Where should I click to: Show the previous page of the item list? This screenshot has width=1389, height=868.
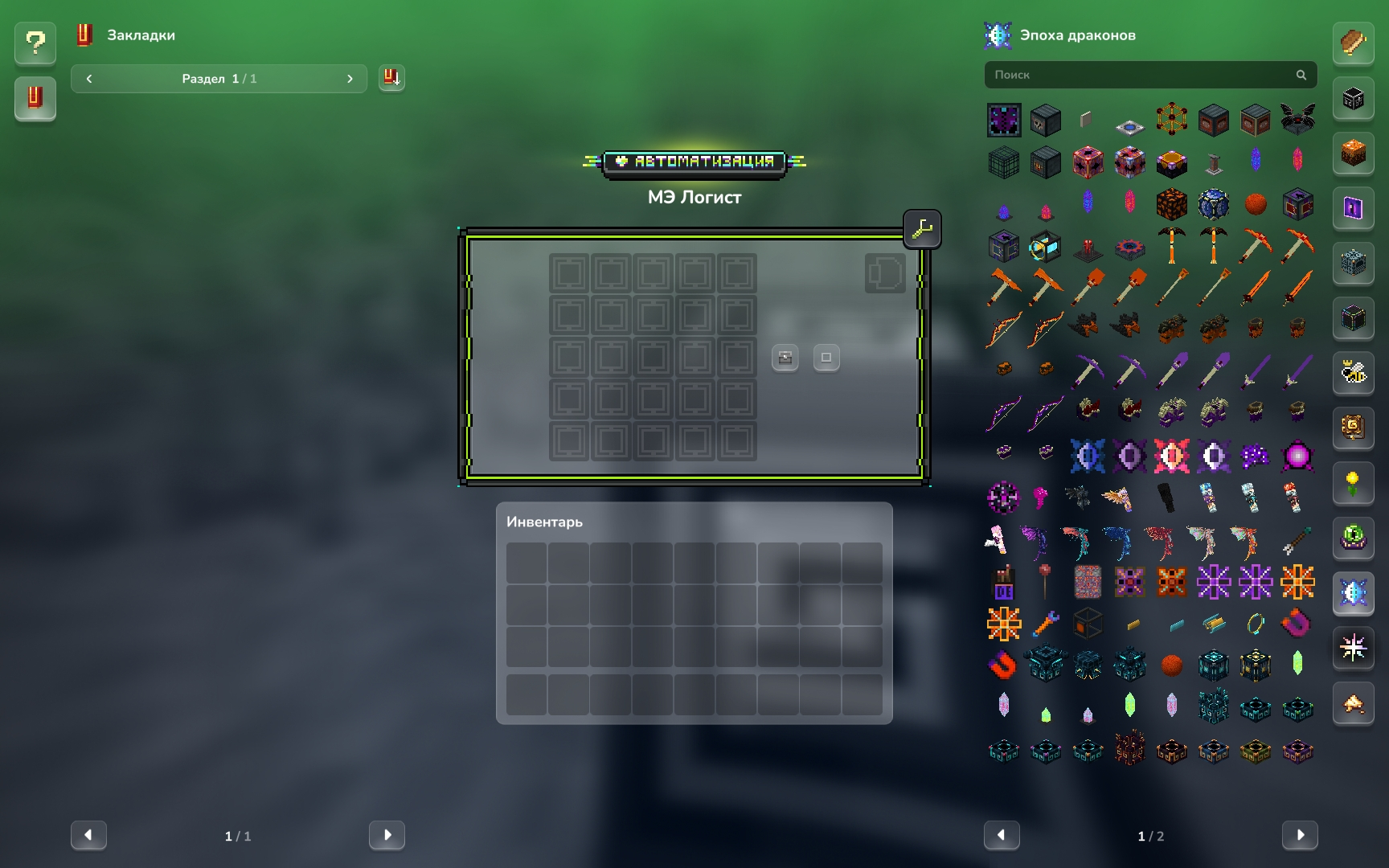tap(1002, 835)
